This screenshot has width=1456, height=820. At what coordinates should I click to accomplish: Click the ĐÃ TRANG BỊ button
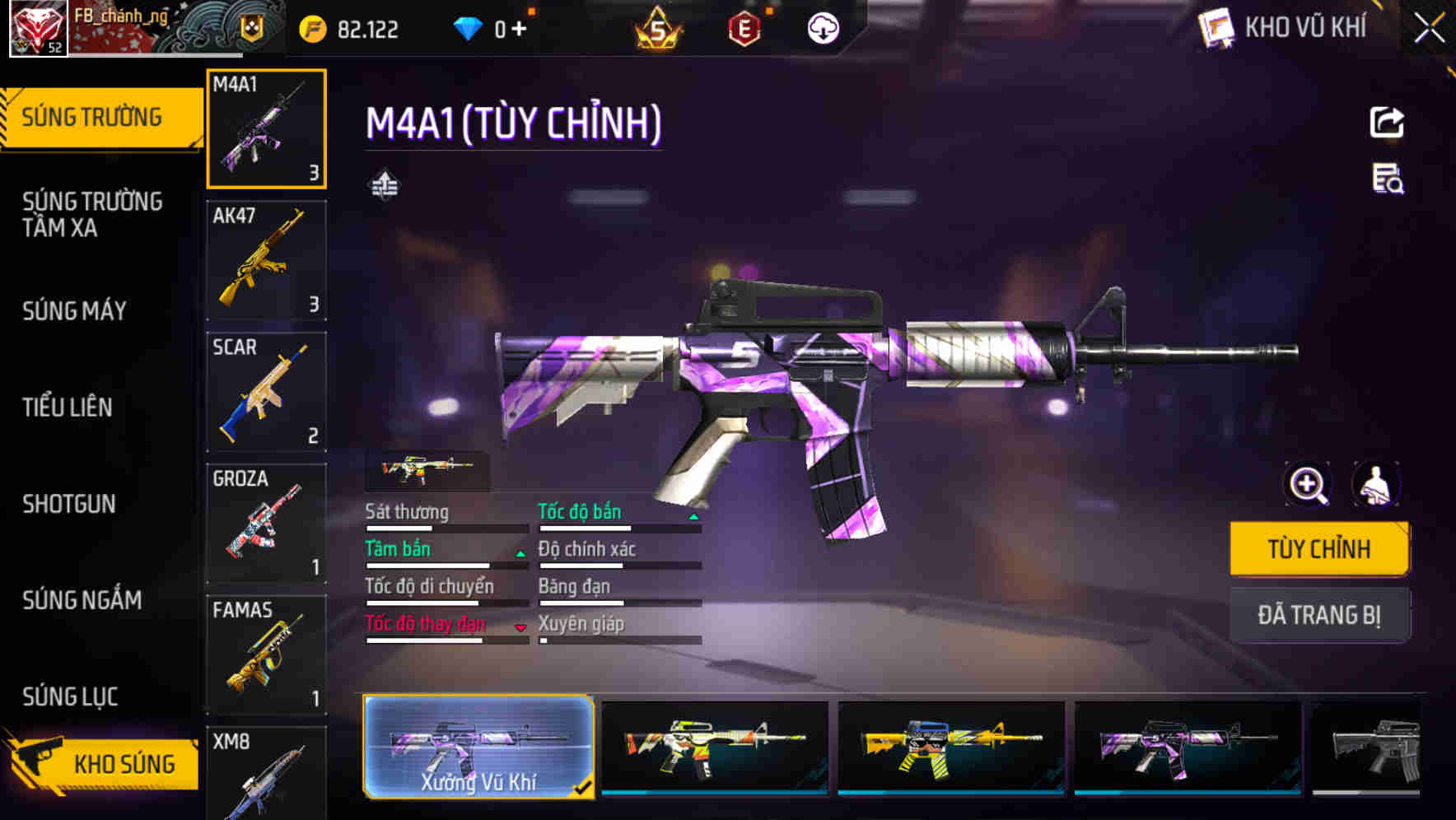[x=1318, y=615]
